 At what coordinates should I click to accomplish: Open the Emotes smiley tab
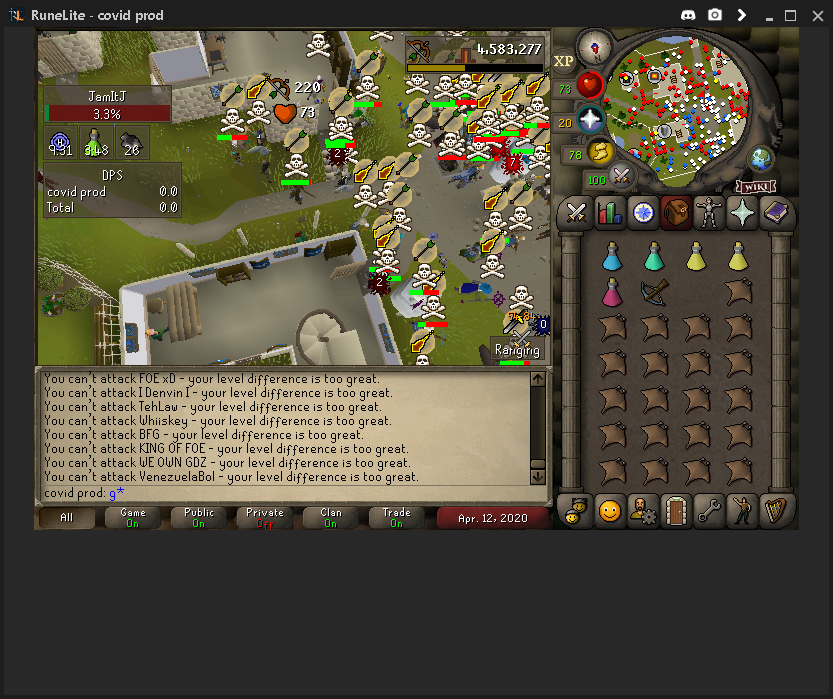(x=609, y=511)
